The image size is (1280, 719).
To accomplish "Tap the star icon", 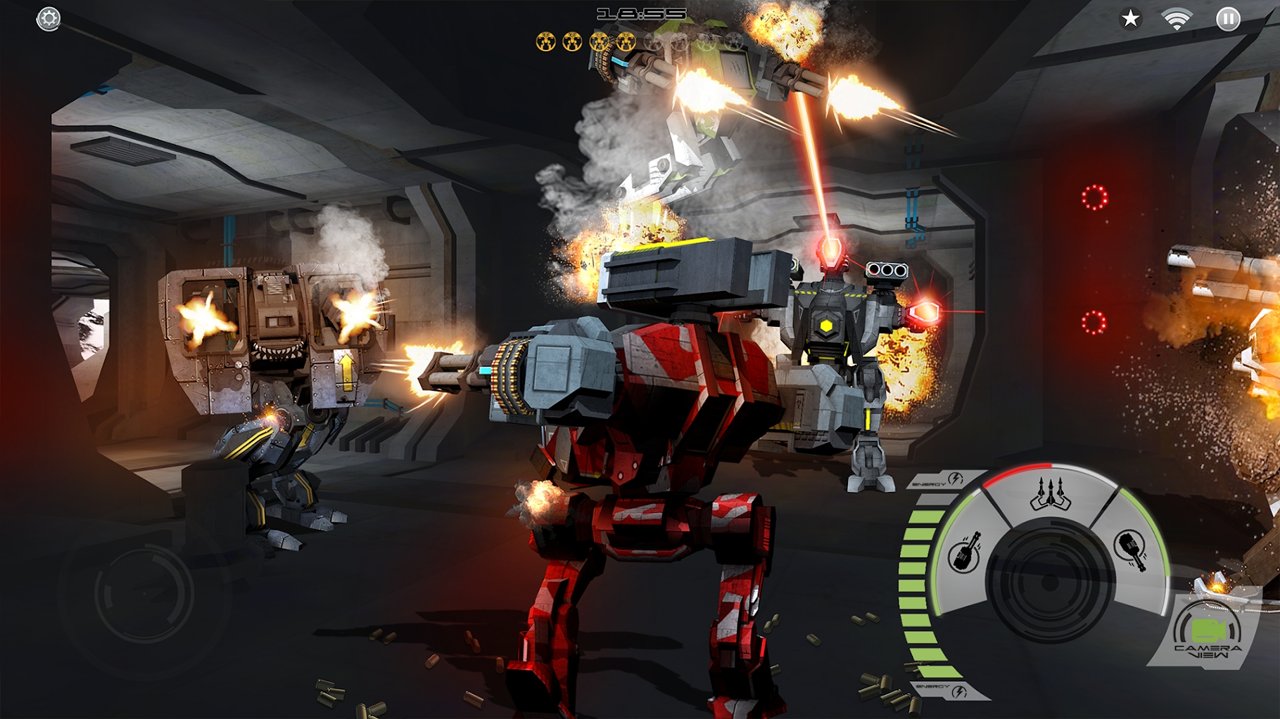I will point(1130,18).
